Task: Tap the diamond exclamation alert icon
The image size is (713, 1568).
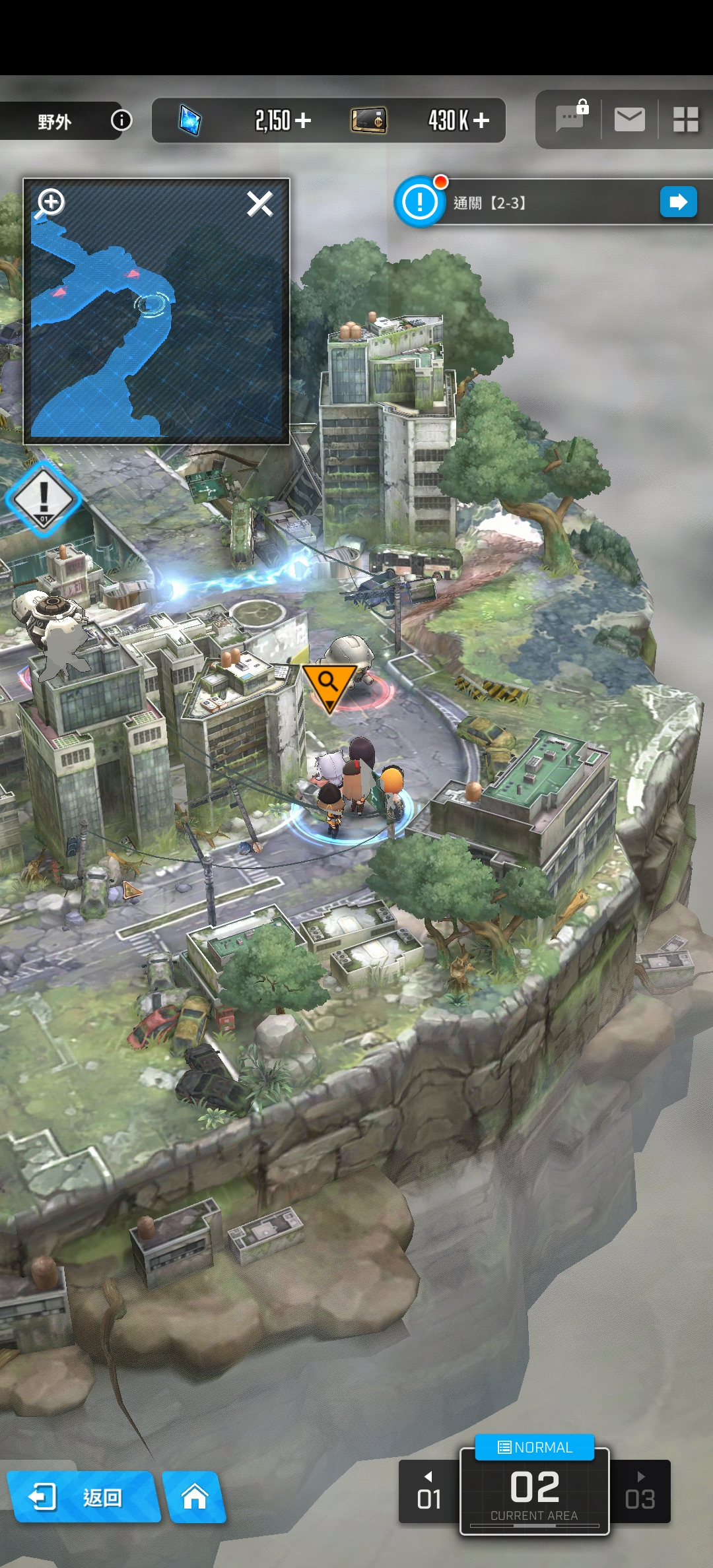Action: (44, 498)
